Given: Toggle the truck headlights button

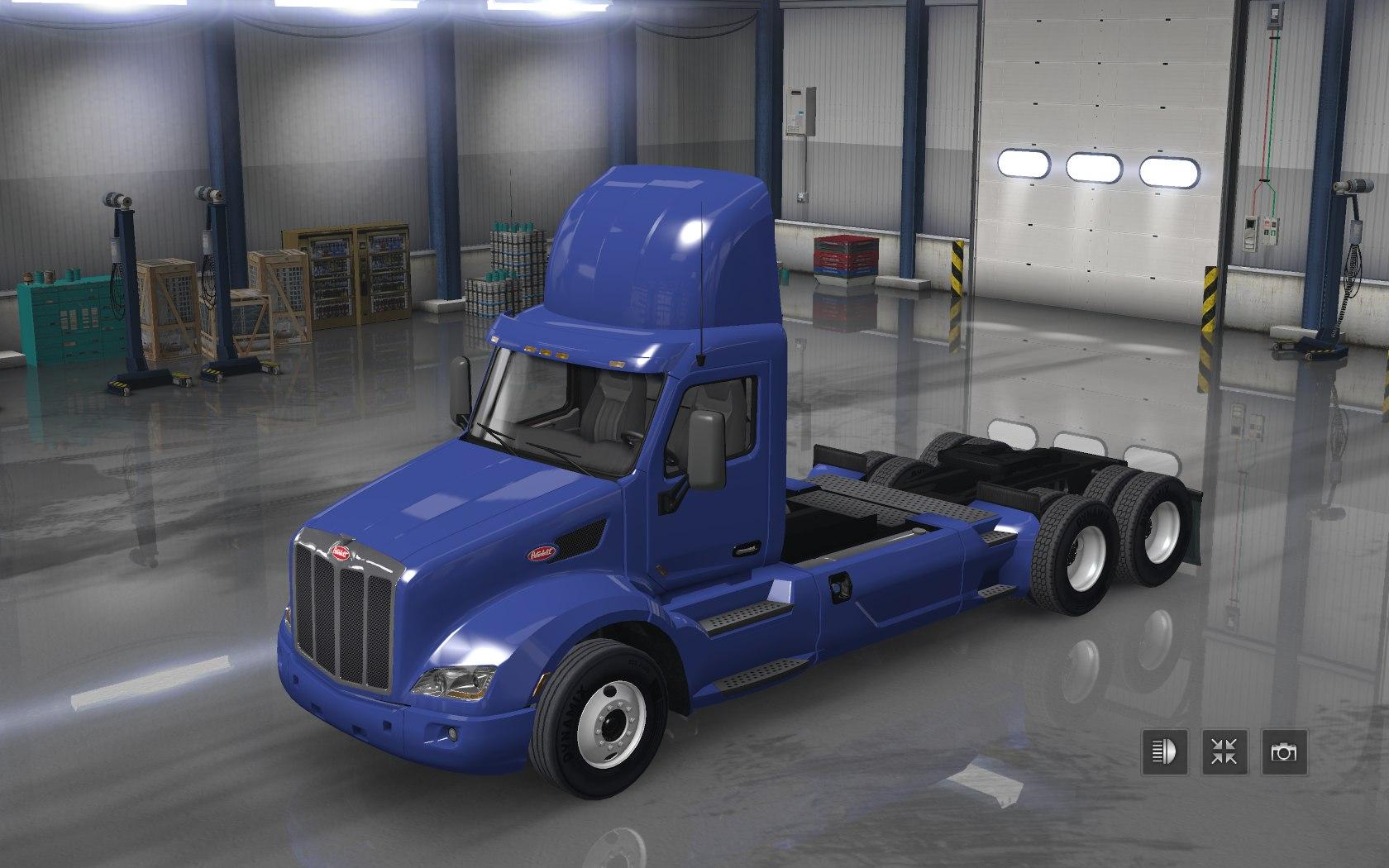Looking at the screenshot, I should [x=1164, y=751].
